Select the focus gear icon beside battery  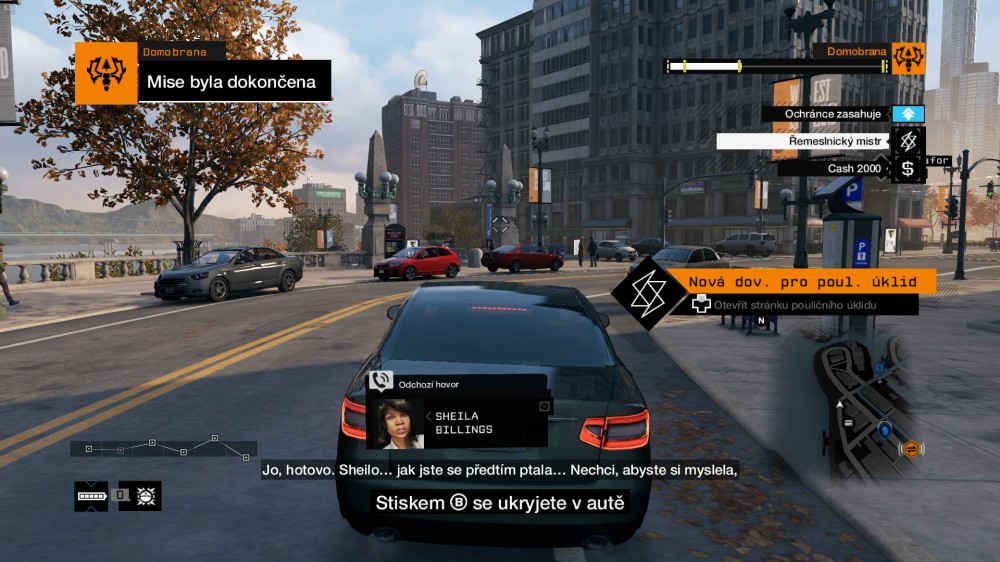[x=144, y=495]
